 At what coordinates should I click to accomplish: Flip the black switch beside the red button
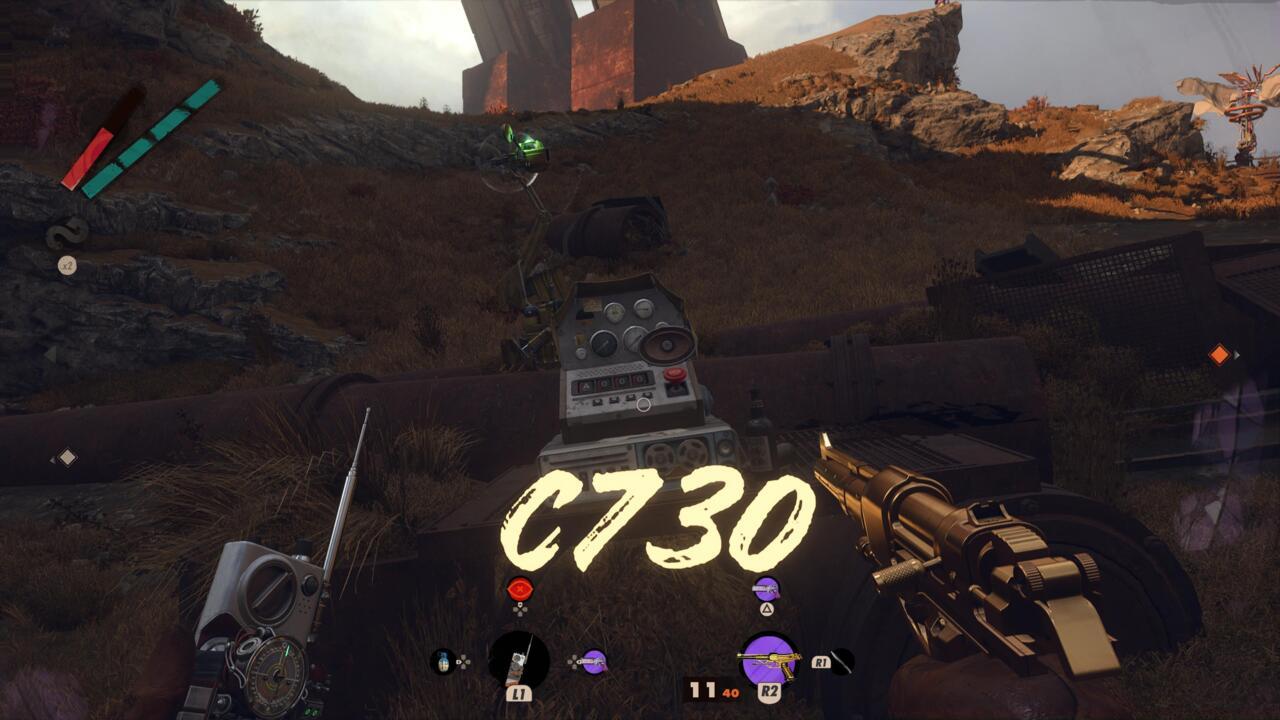[675, 388]
